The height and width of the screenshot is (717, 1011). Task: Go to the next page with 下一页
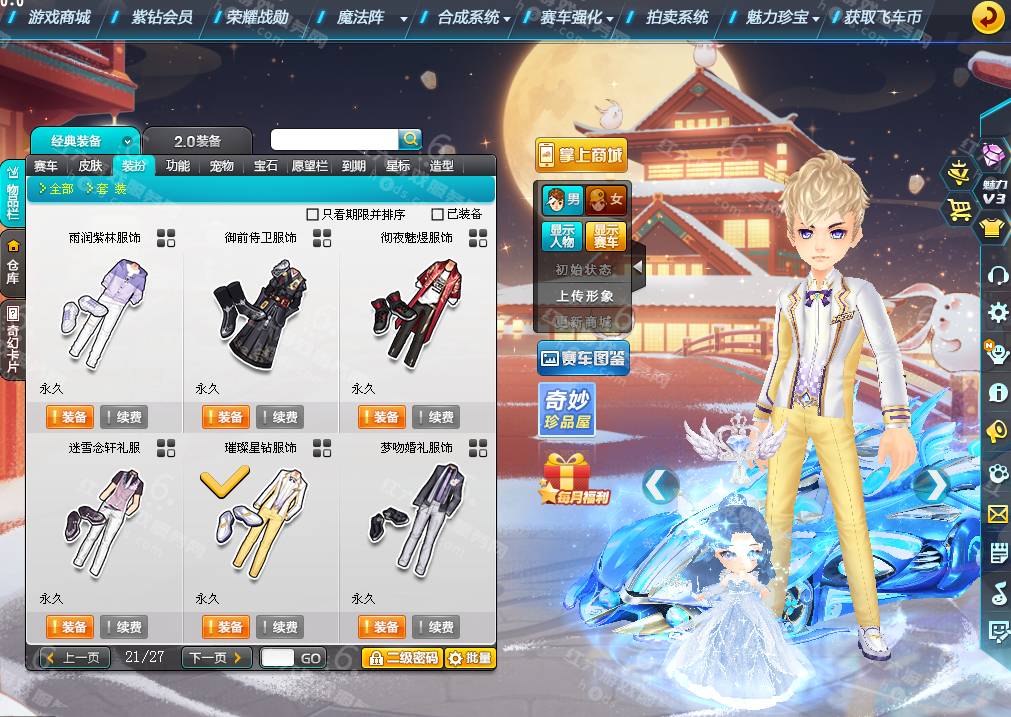click(216, 657)
